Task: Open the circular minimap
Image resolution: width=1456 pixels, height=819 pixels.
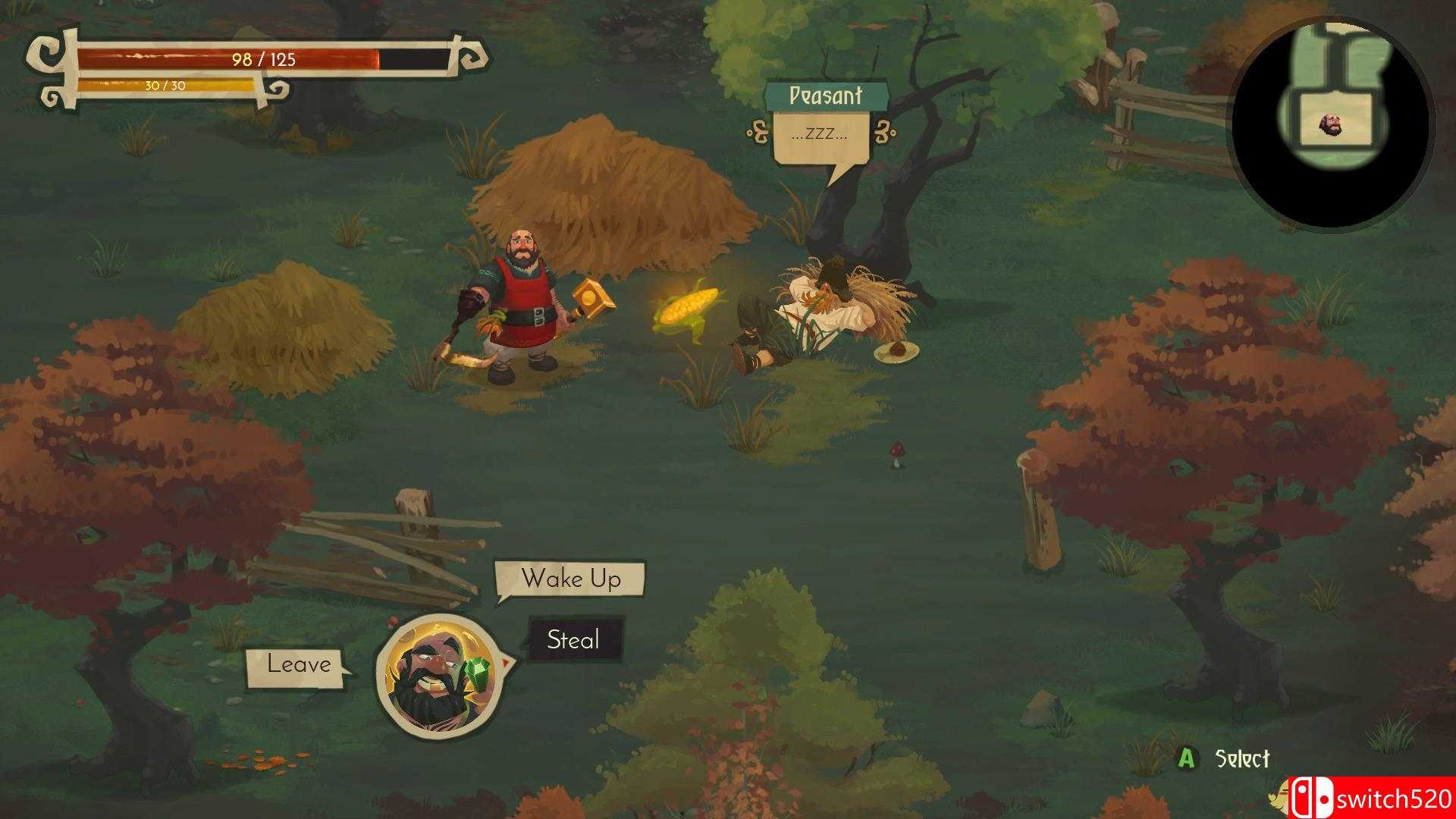Action: [x=1331, y=124]
